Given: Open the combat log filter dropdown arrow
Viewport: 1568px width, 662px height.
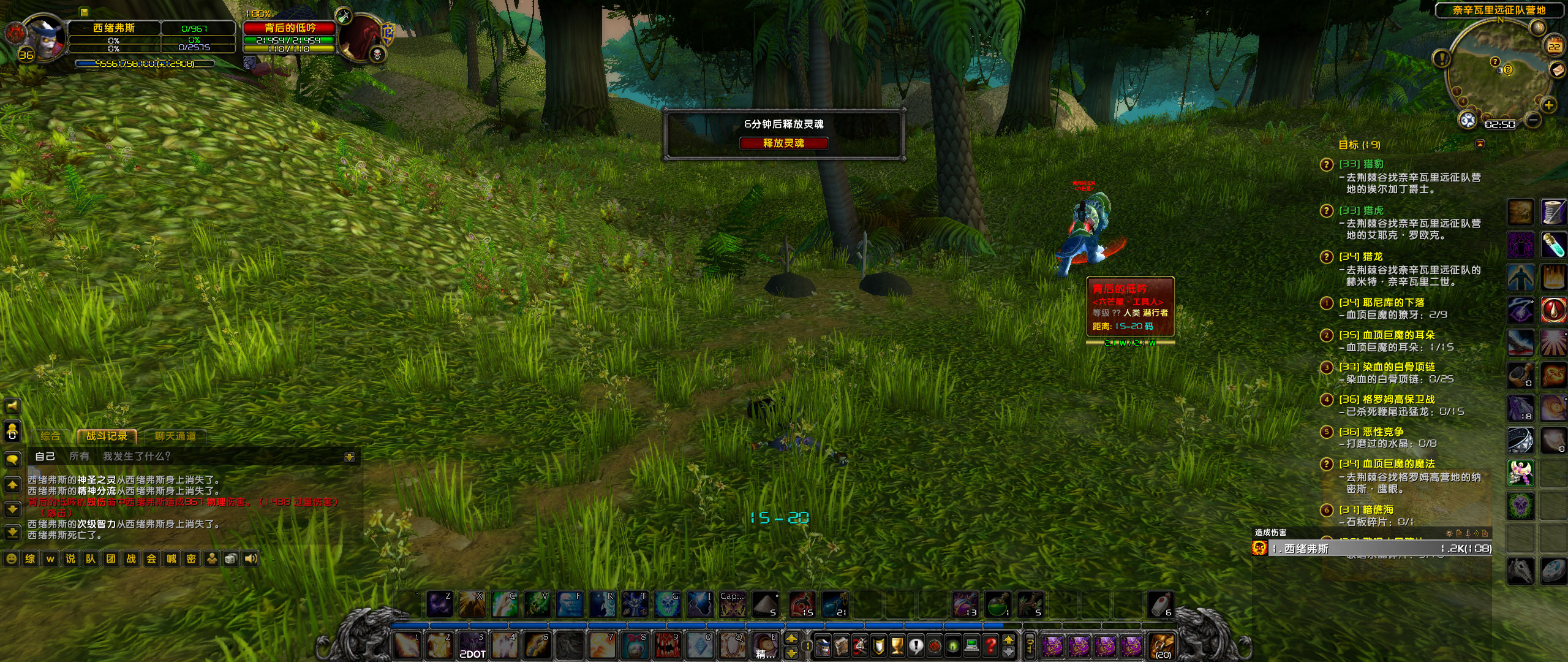Looking at the screenshot, I should [x=348, y=457].
